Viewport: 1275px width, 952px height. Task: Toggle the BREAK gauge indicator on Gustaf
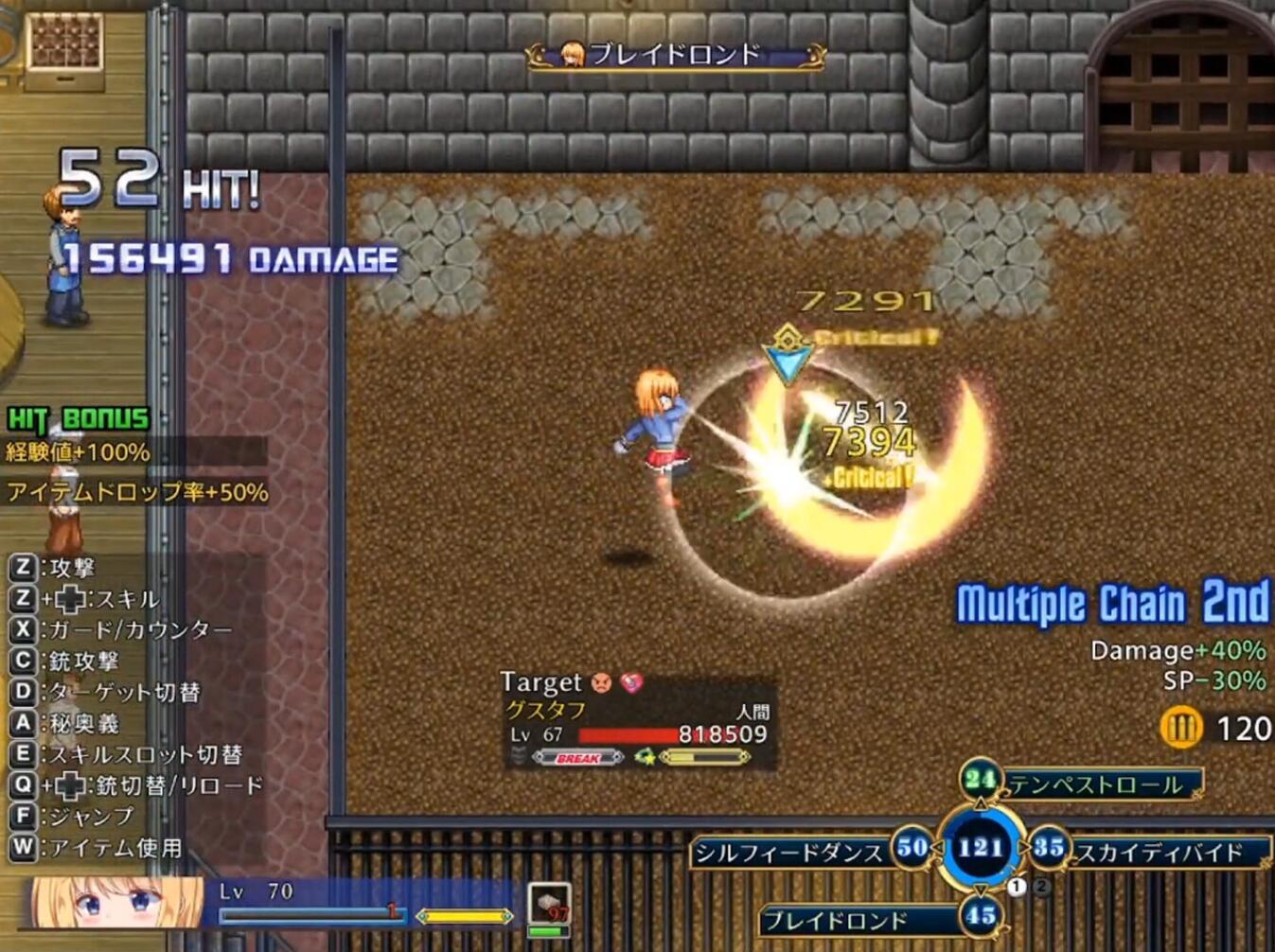[x=577, y=757]
